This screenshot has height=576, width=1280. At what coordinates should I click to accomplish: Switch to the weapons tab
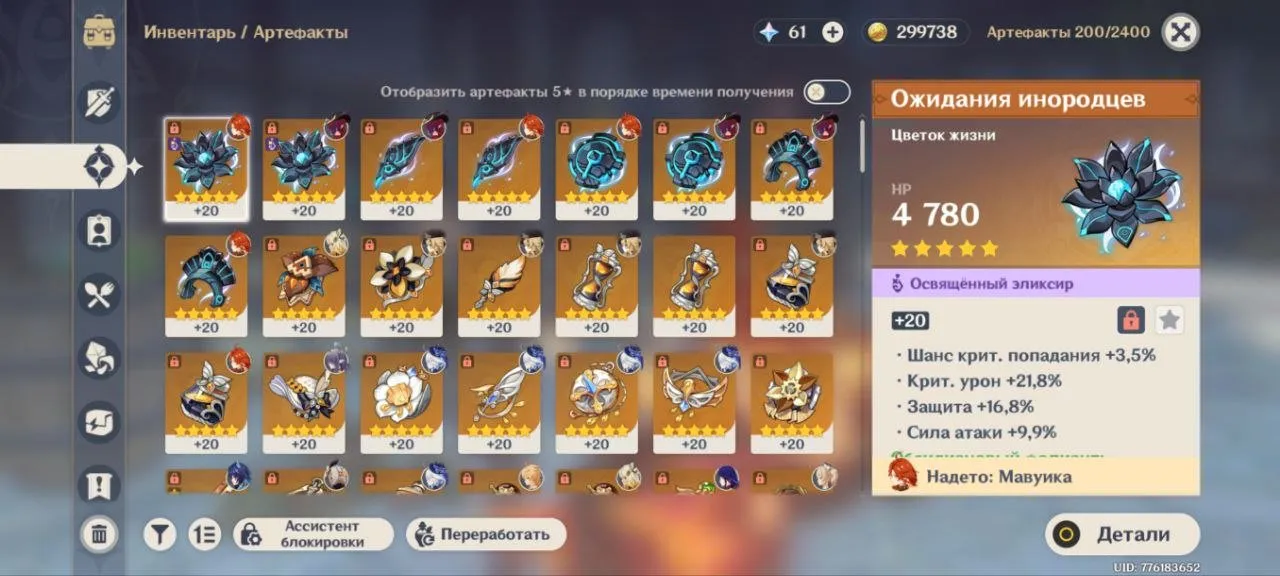click(99, 102)
